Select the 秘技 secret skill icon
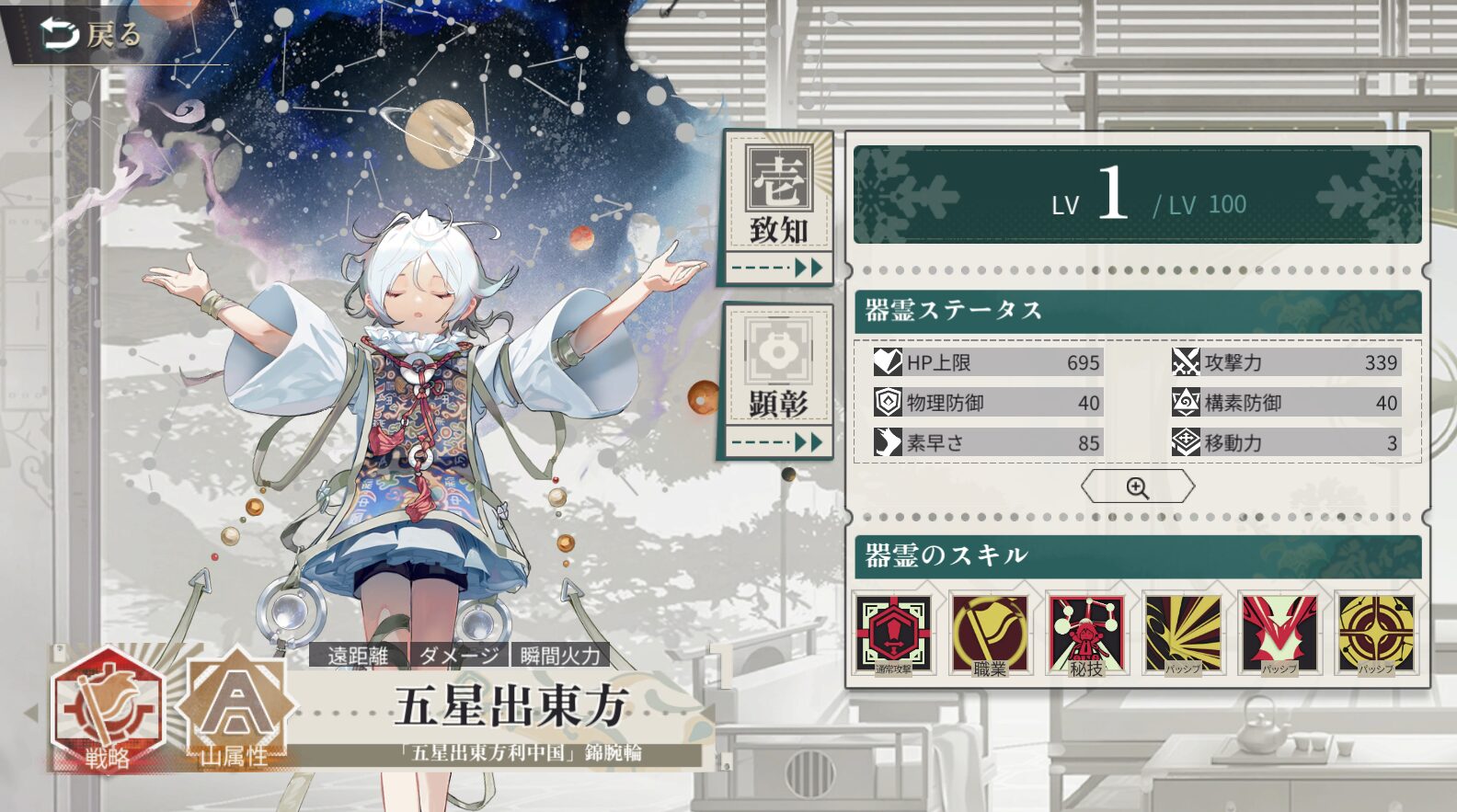 pyautogui.click(x=1086, y=635)
